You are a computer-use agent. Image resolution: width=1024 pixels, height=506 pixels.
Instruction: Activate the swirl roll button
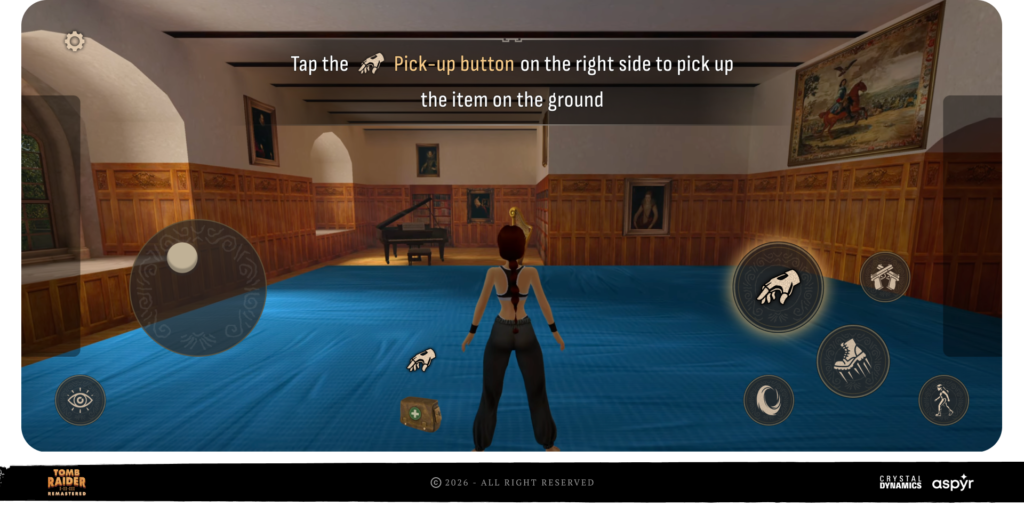tap(768, 400)
